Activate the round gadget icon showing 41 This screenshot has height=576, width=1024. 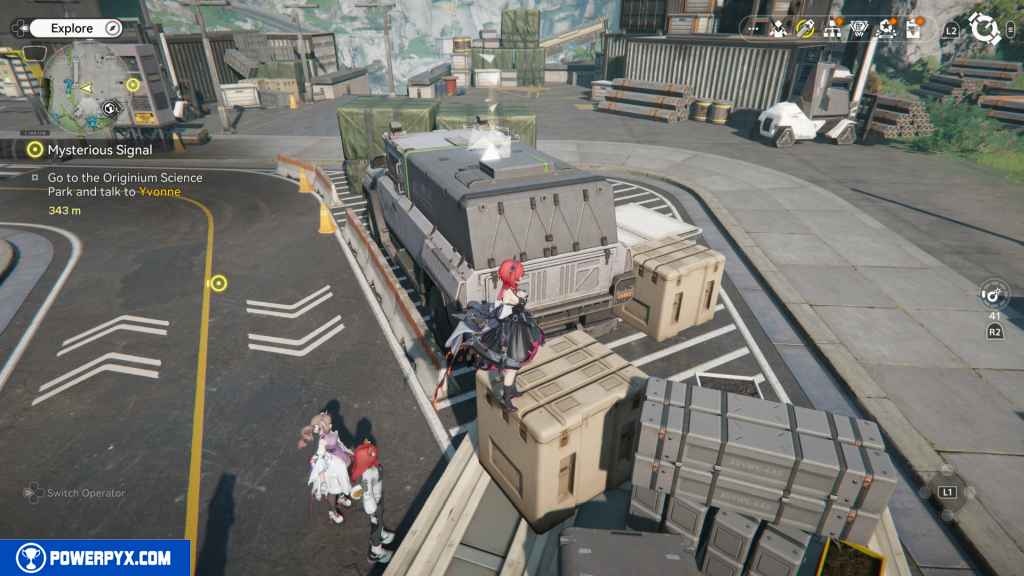coord(995,296)
